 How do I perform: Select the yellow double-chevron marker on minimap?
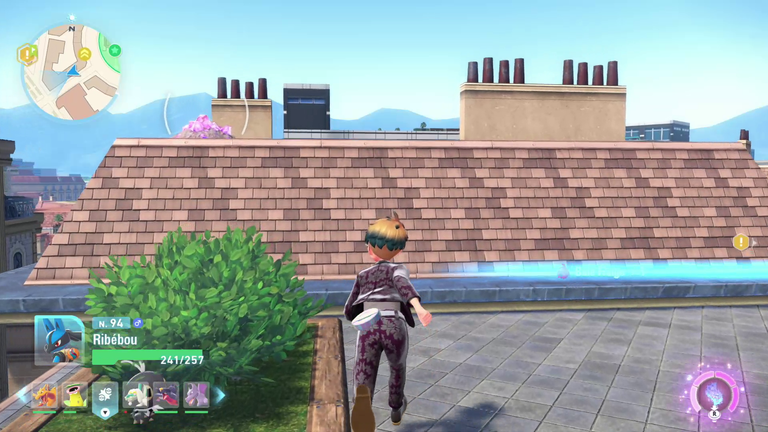point(85,53)
